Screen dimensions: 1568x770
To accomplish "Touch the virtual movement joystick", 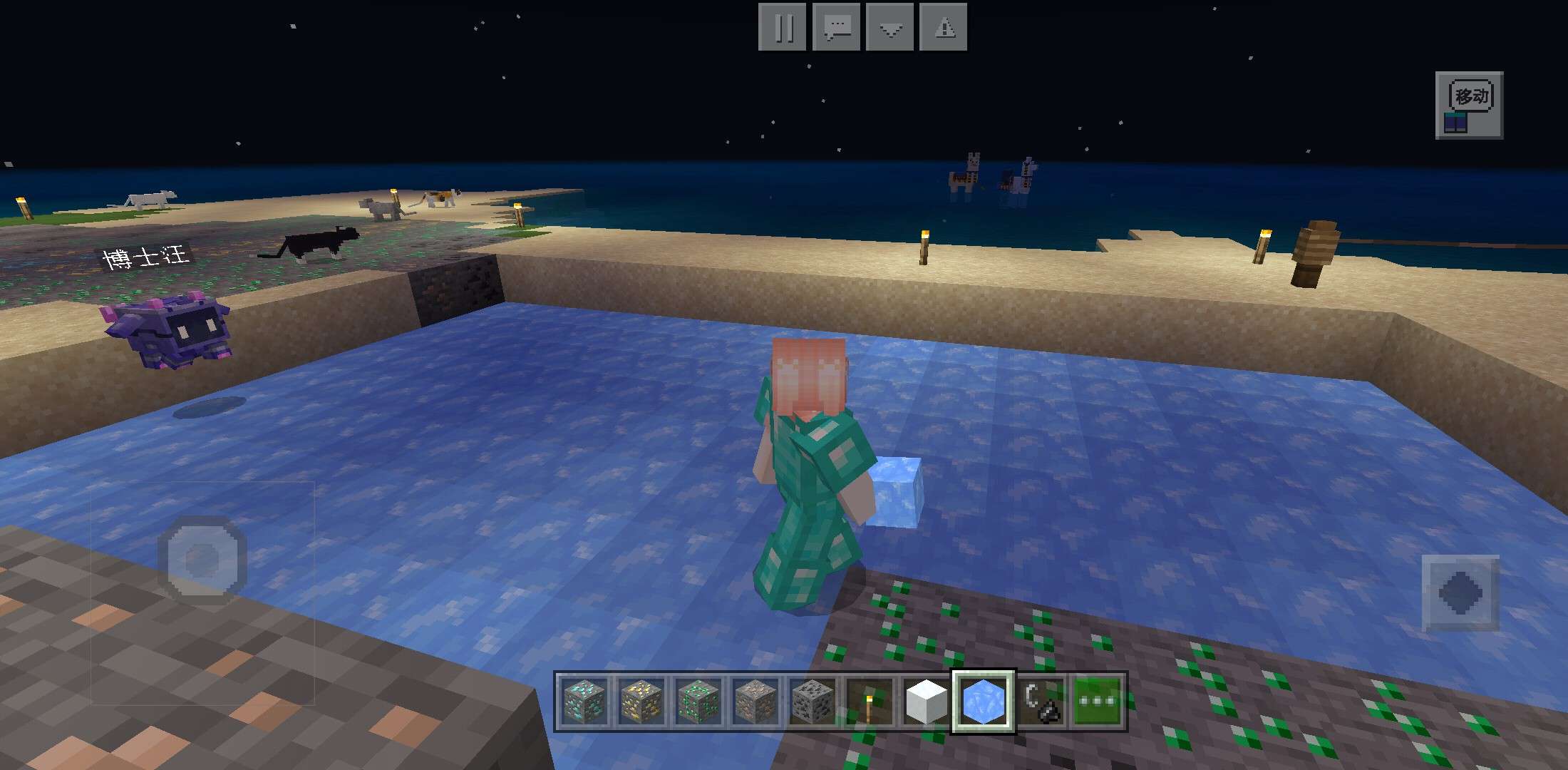I will [202, 560].
